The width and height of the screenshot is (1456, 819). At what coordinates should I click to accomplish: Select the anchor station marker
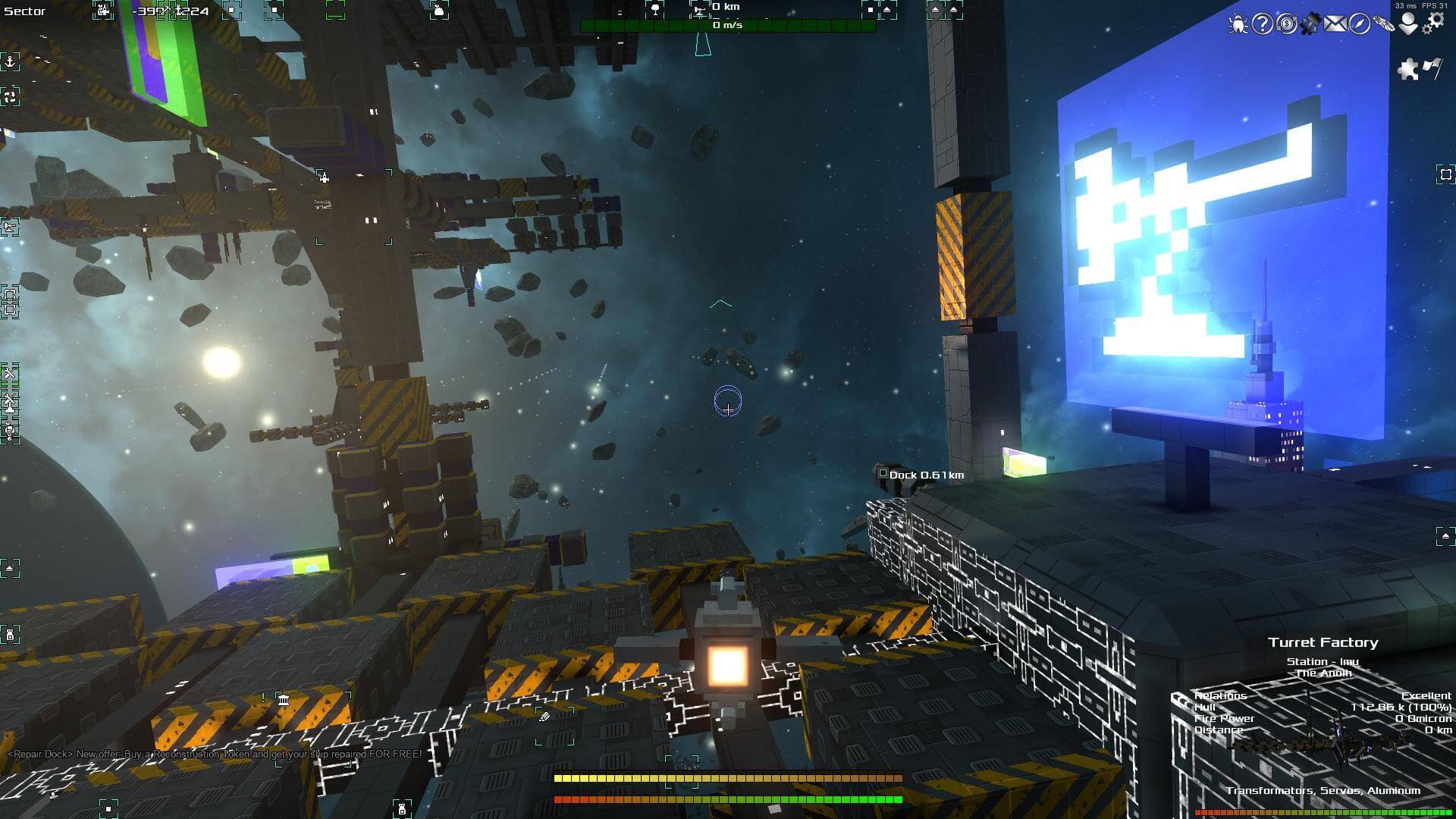pyautogui.click(x=10, y=61)
